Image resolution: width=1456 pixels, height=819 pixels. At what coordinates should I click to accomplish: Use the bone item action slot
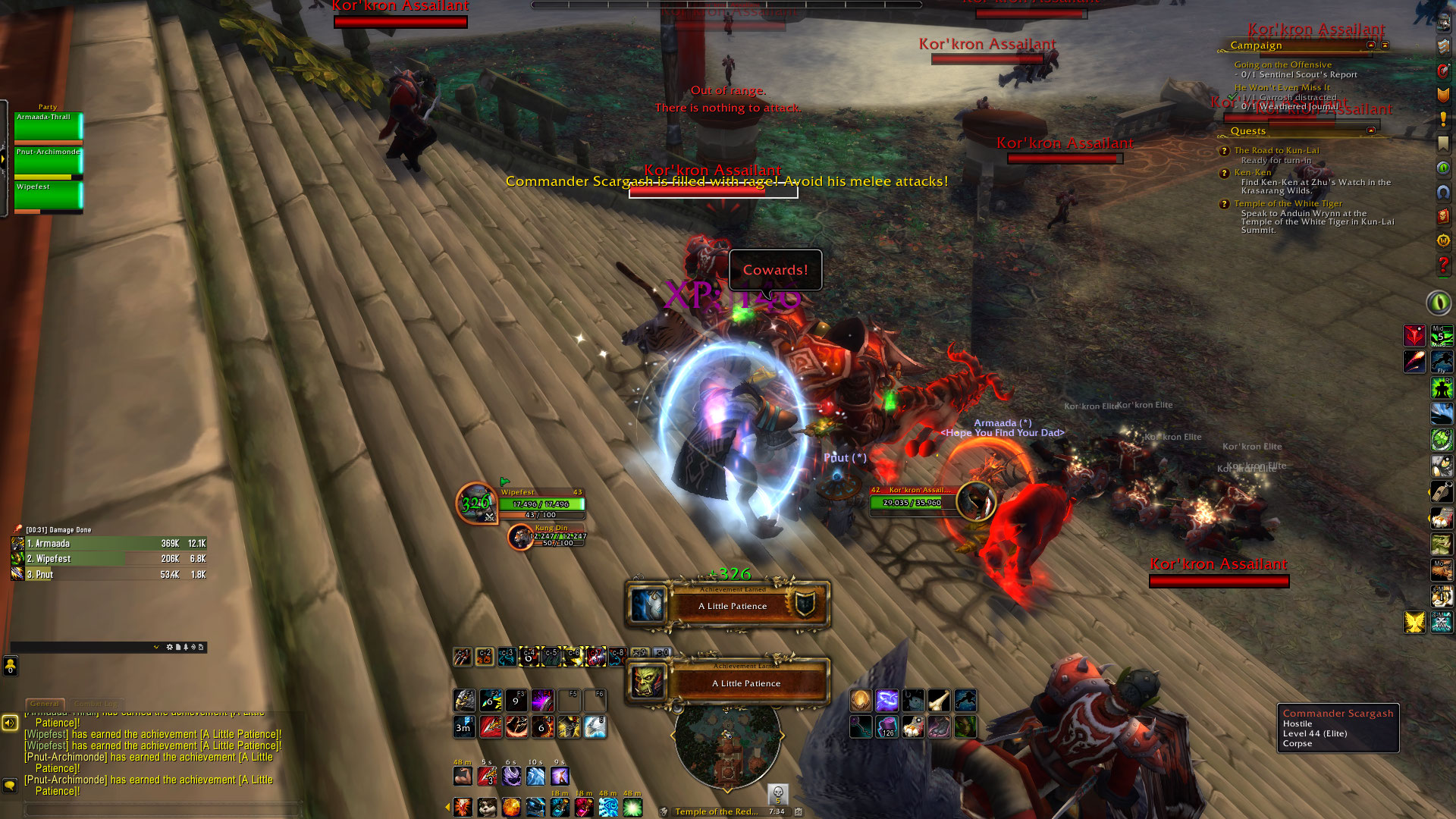coord(939,700)
